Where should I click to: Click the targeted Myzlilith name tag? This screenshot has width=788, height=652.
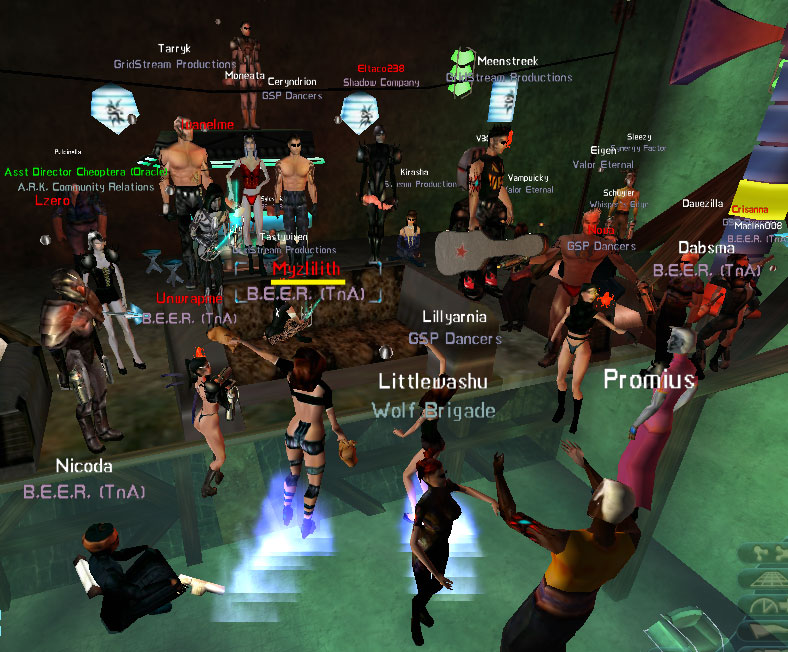[308, 268]
